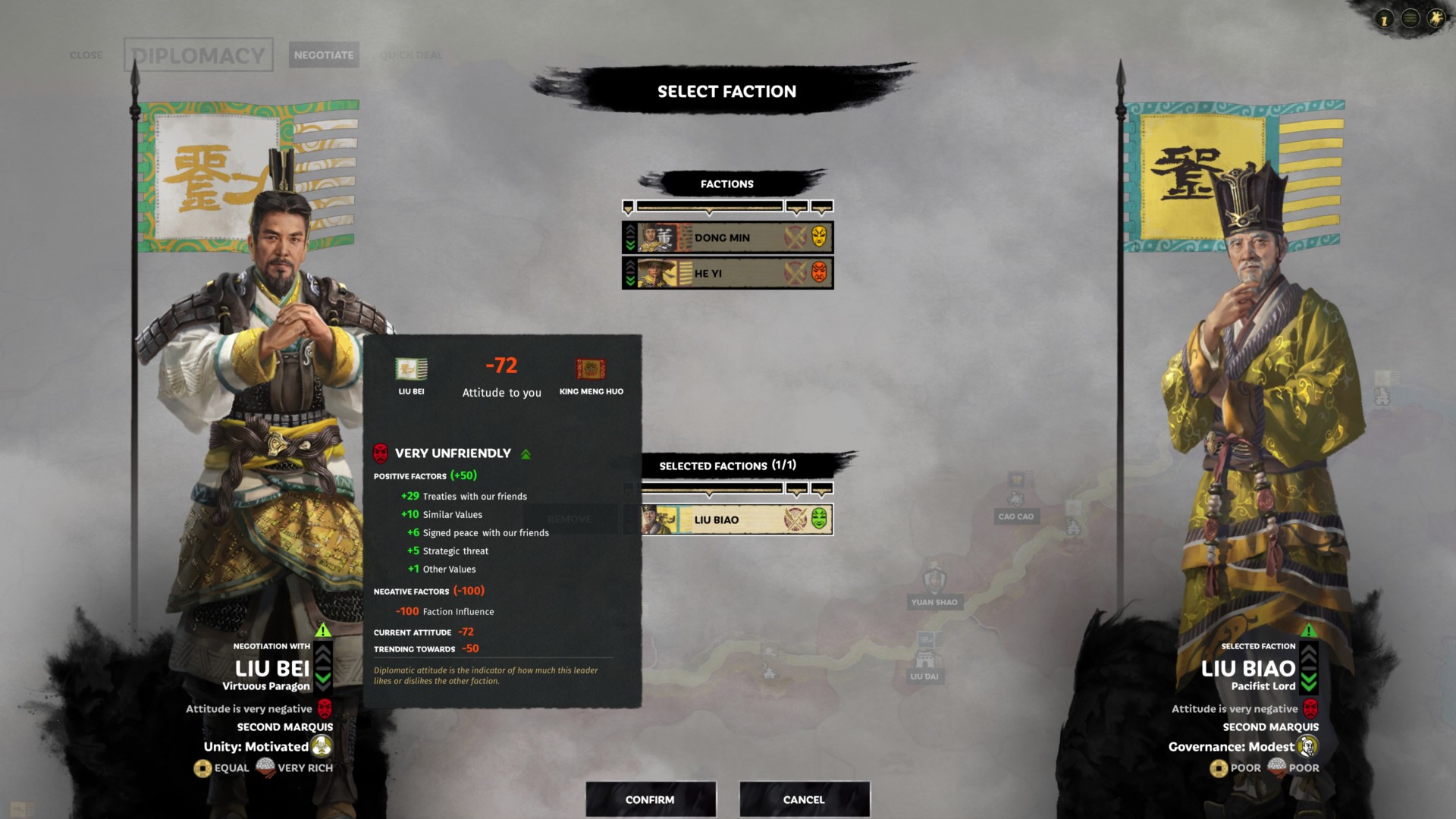Click the long faction filter slider bar
Image resolution: width=1456 pixels, height=819 pixels.
[710, 207]
